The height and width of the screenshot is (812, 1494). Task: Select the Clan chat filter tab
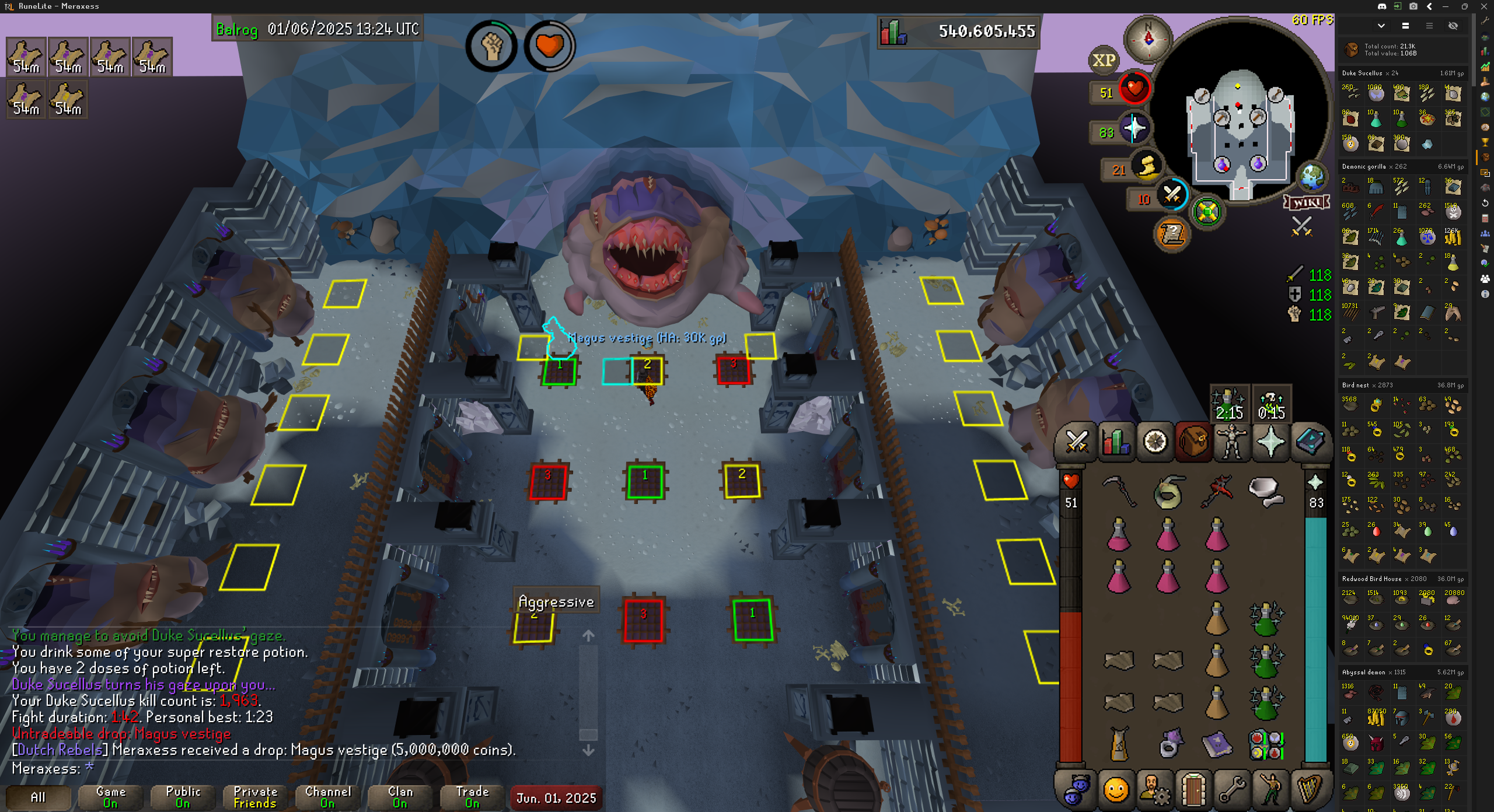[400, 797]
